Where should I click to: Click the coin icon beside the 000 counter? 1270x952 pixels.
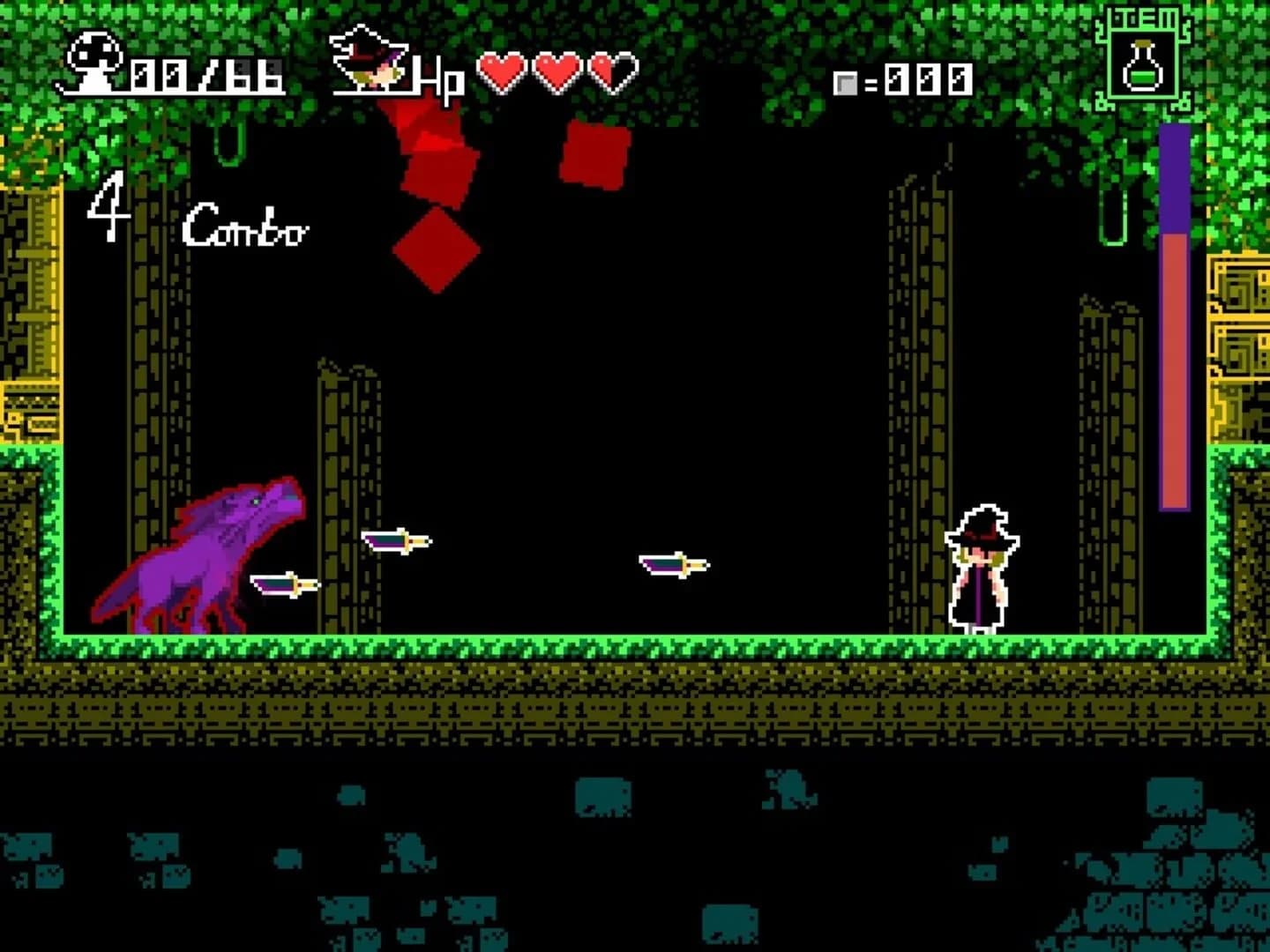click(848, 82)
